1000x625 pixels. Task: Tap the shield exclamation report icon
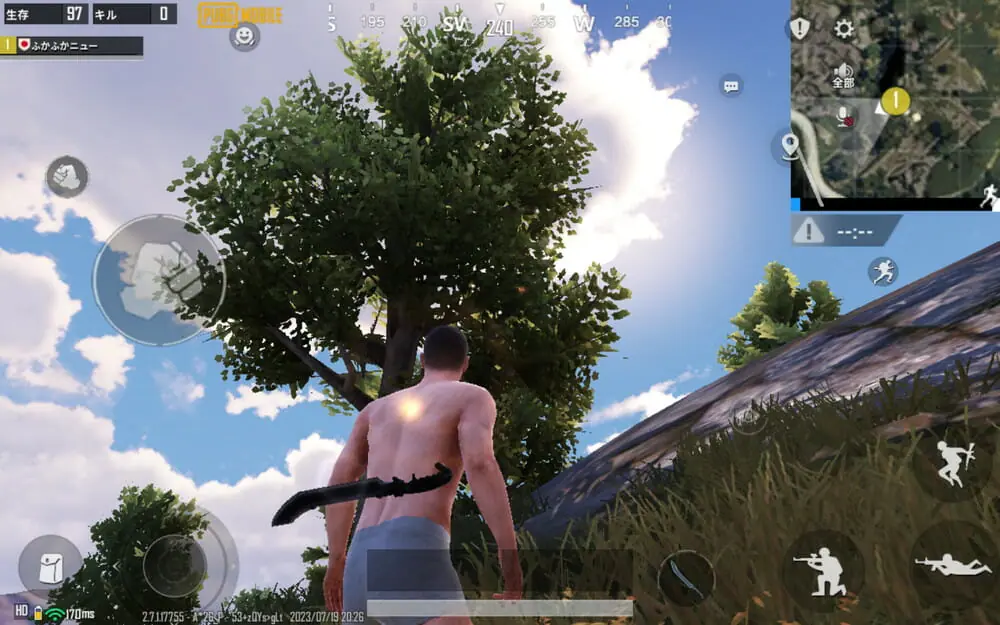pos(800,28)
